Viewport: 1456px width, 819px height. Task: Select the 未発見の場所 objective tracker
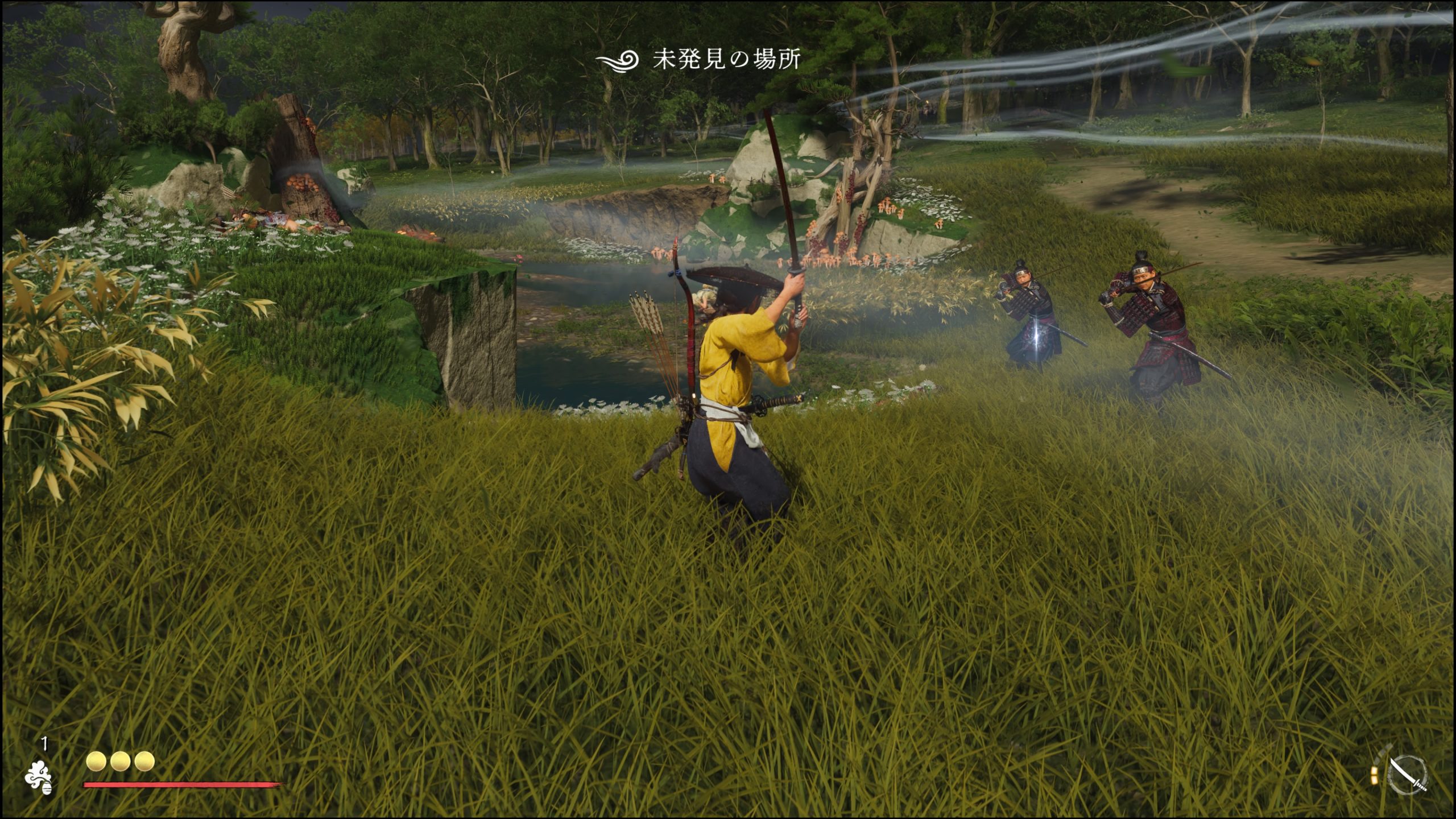coord(698,59)
